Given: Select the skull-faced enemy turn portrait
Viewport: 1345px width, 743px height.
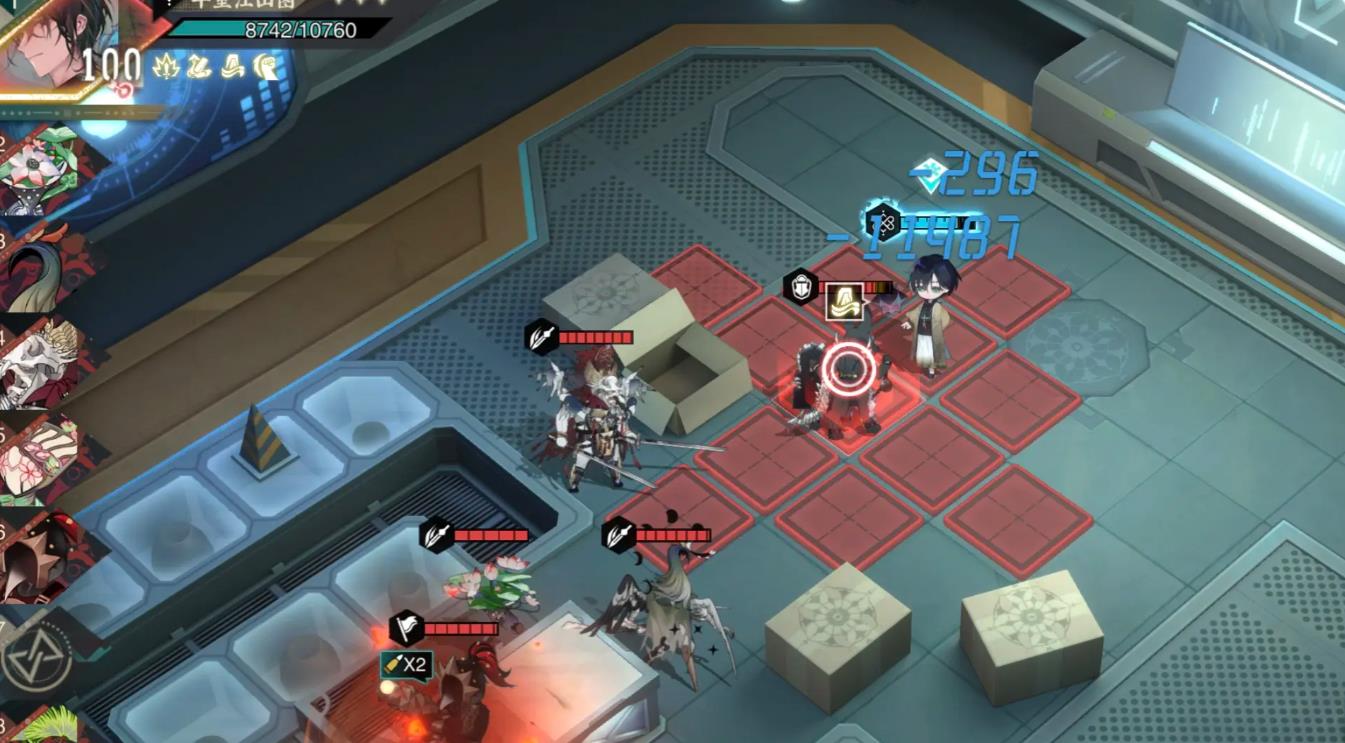Looking at the screenshot, I should (45, 362).
